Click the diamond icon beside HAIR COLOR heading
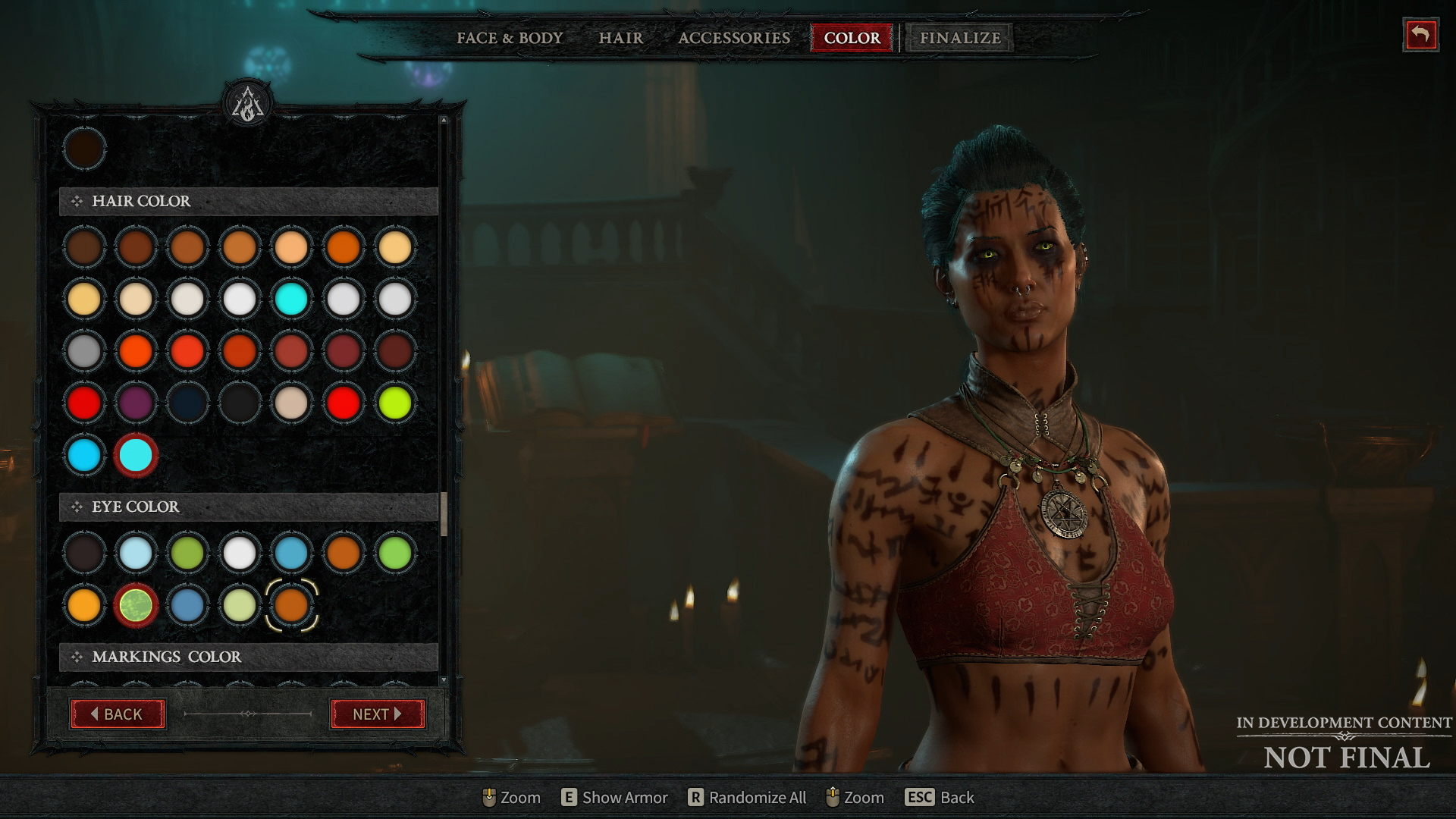This screenshot has height=819, width=1456. [x=76, y=202]
